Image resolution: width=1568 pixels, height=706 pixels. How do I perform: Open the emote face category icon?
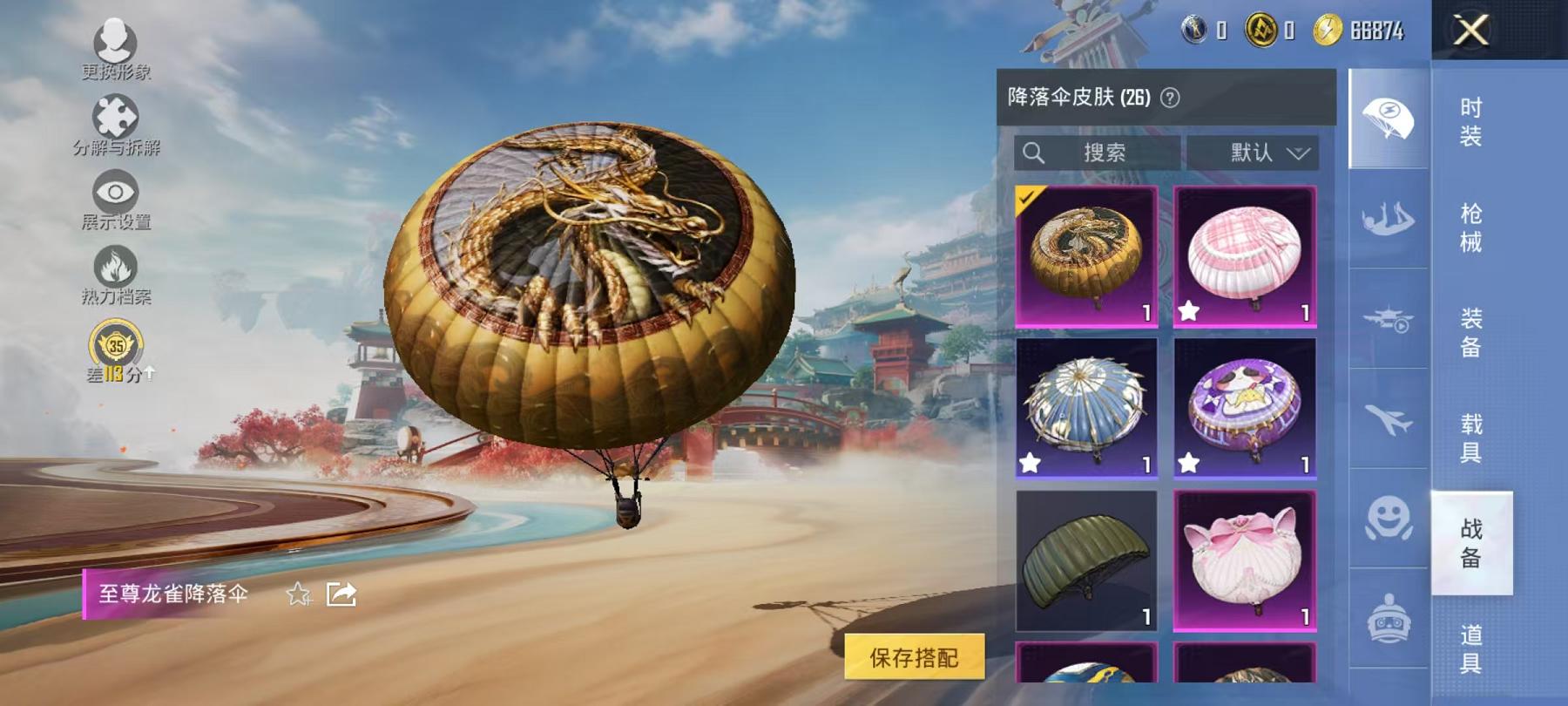[1390, 519]
